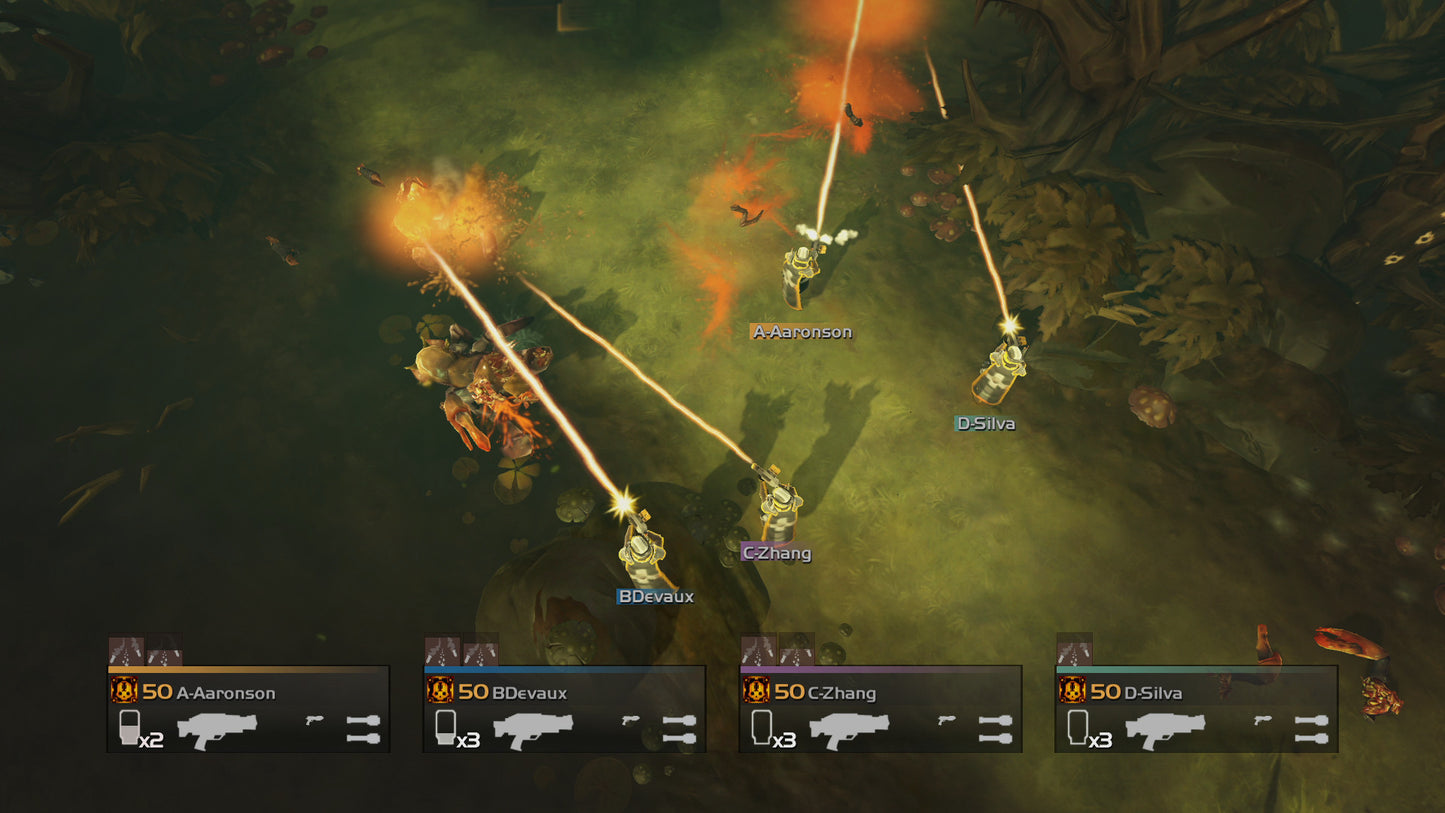Click A-Aaronson's x2 grenade counter

point(151,738)
